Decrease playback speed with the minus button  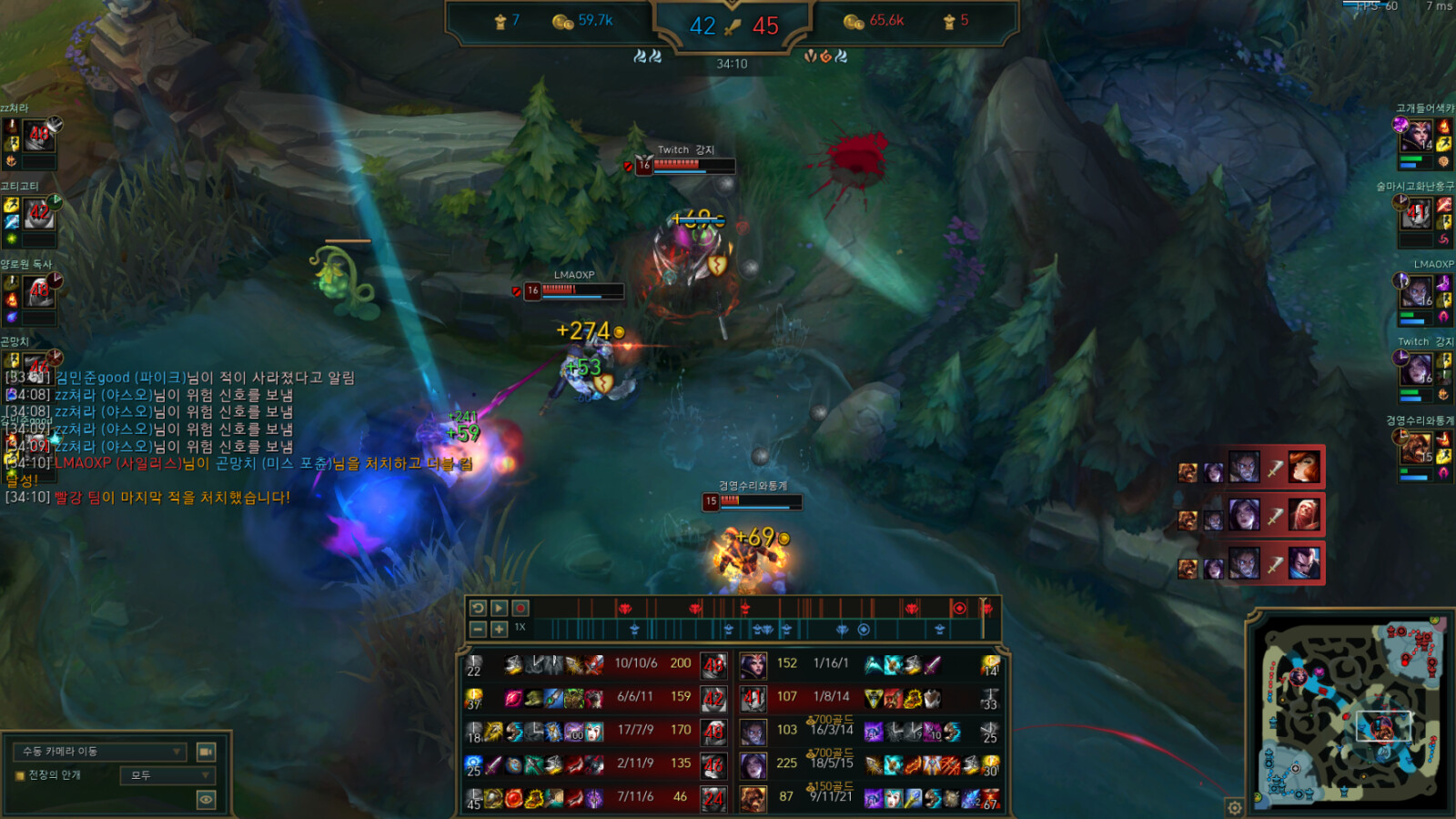point(478,629)
